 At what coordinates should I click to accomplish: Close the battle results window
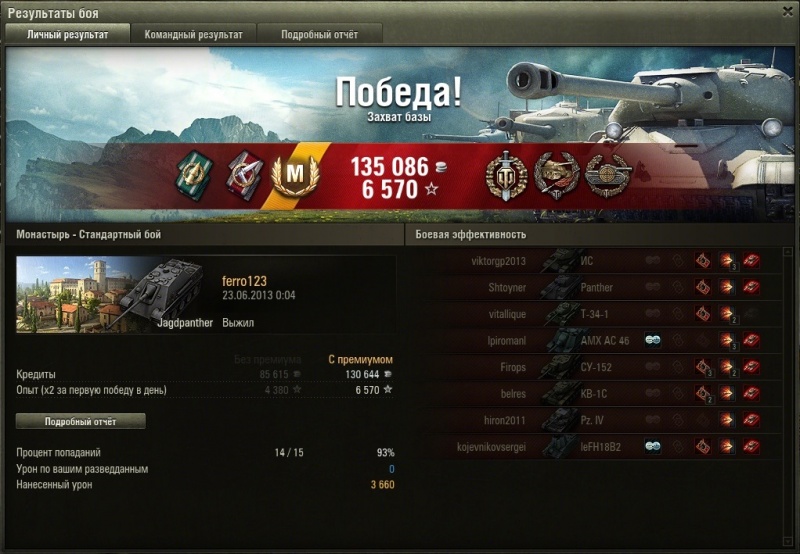point(786,11)
